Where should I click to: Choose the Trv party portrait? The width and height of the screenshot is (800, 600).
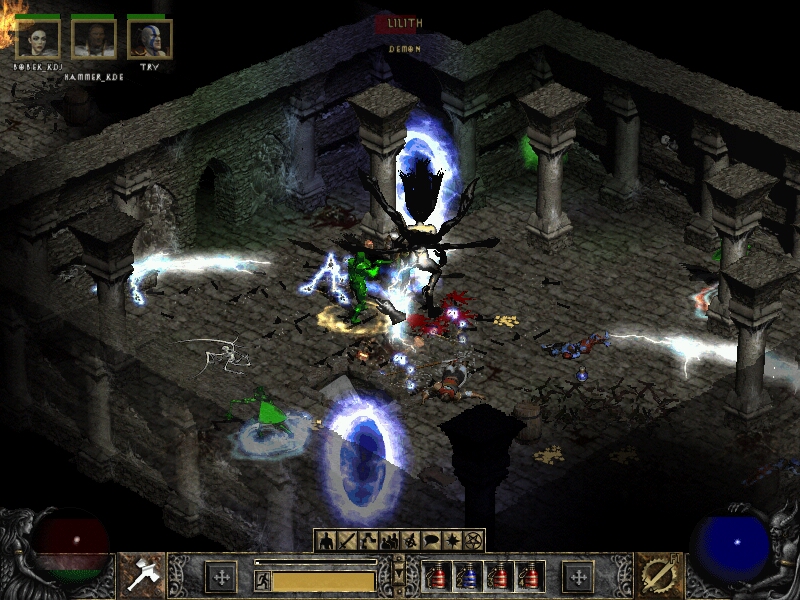[x=150, y=39]
